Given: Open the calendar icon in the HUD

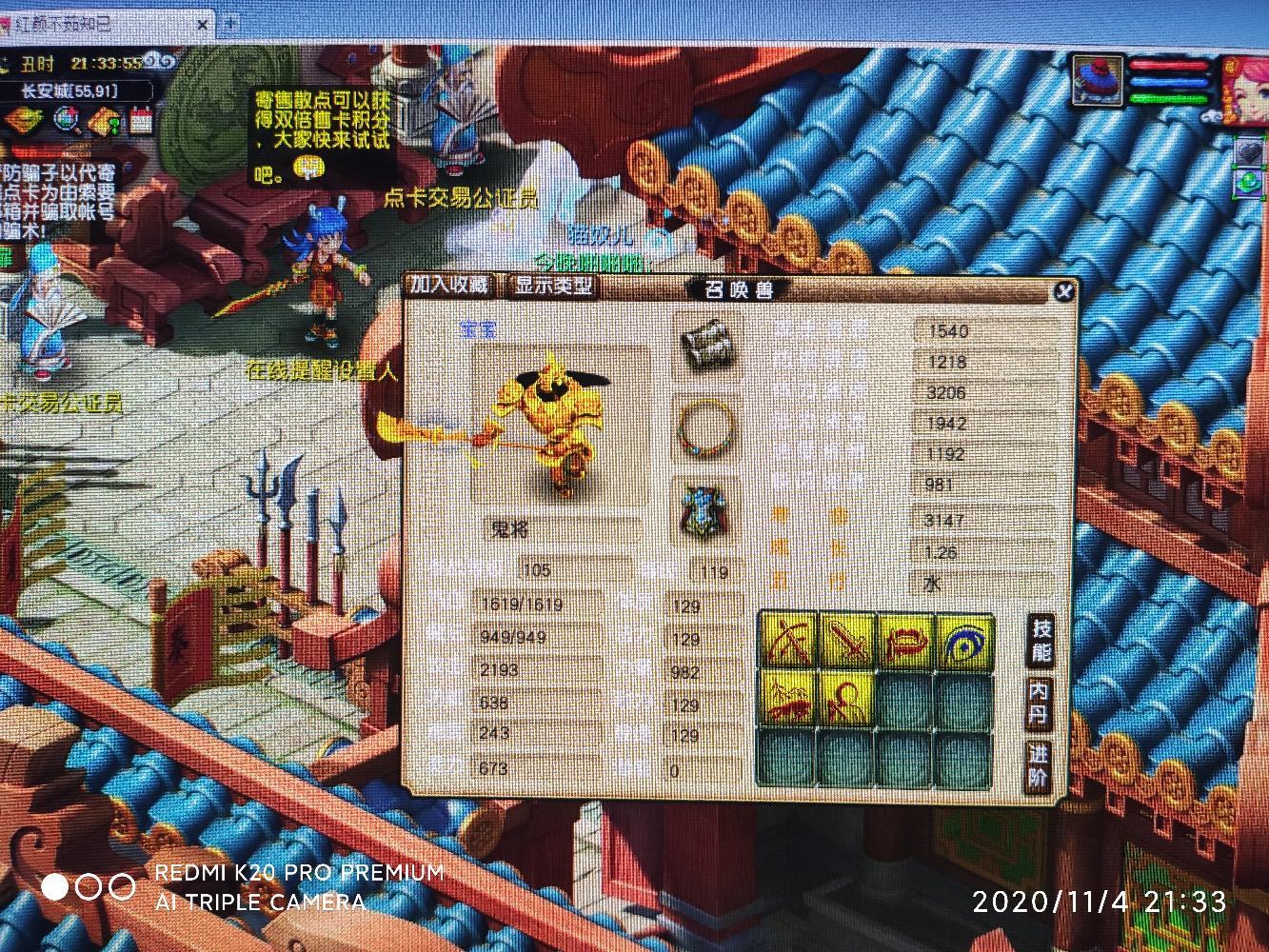Looking at the screenshot, I should [142, 121].
